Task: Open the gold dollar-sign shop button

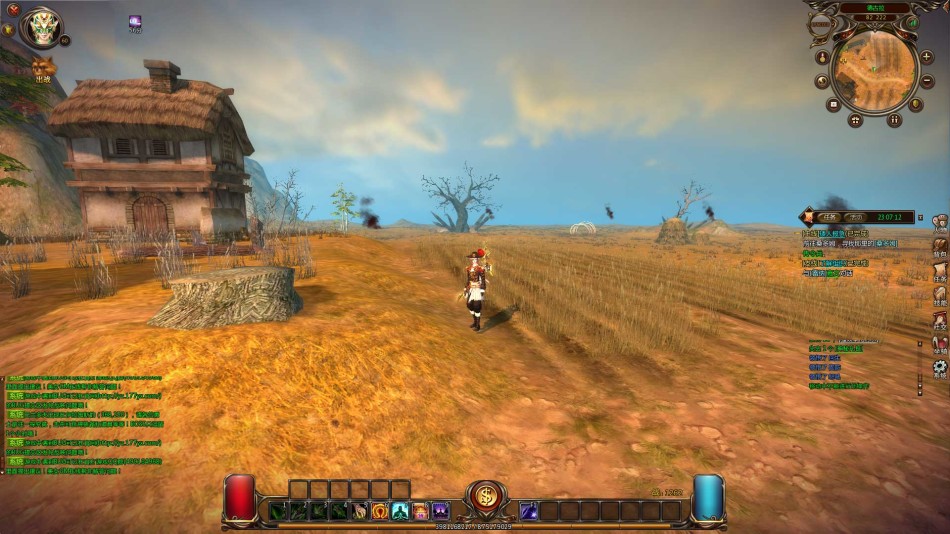Action: pyautogui.click(x=486, y=497)
